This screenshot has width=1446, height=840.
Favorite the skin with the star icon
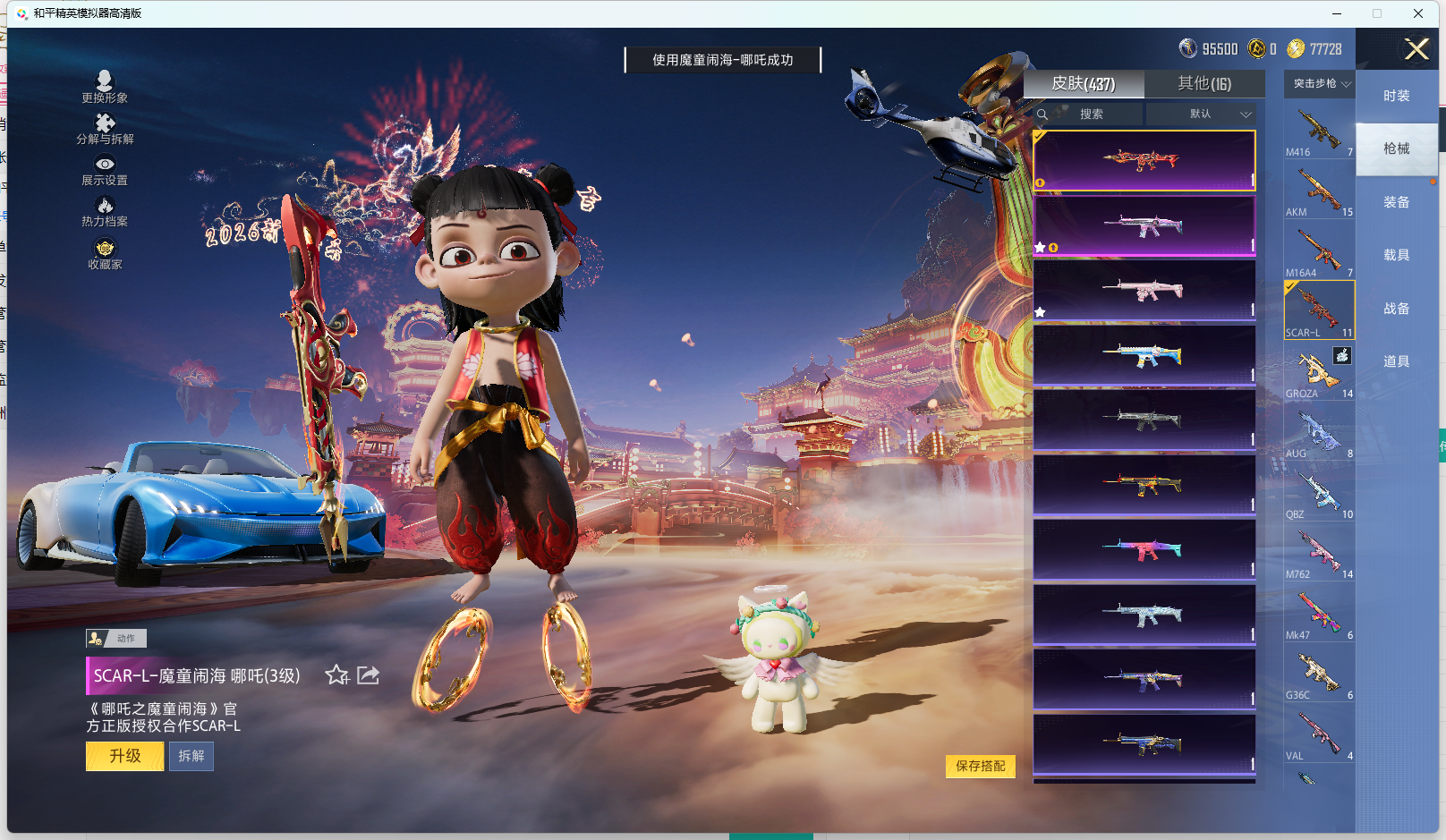pyautogui.click(x=337, y=675)
